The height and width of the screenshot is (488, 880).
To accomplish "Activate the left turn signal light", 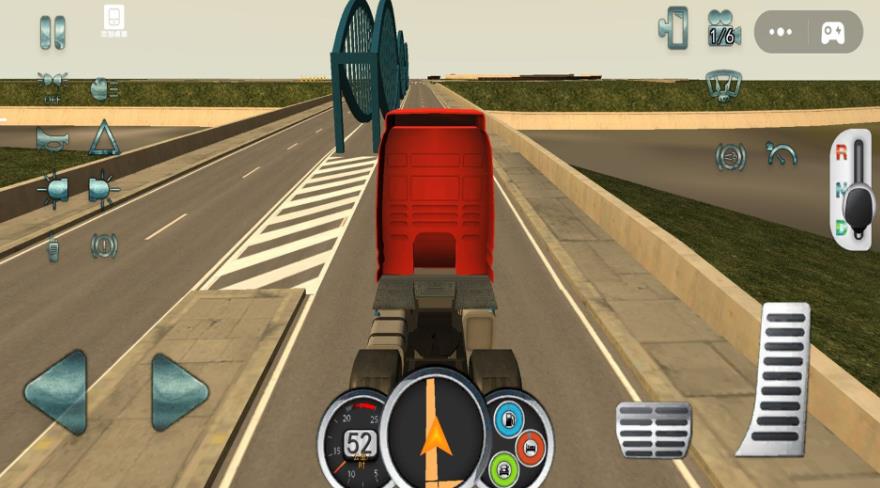I will pyautogui.click(x=52, y=189).
